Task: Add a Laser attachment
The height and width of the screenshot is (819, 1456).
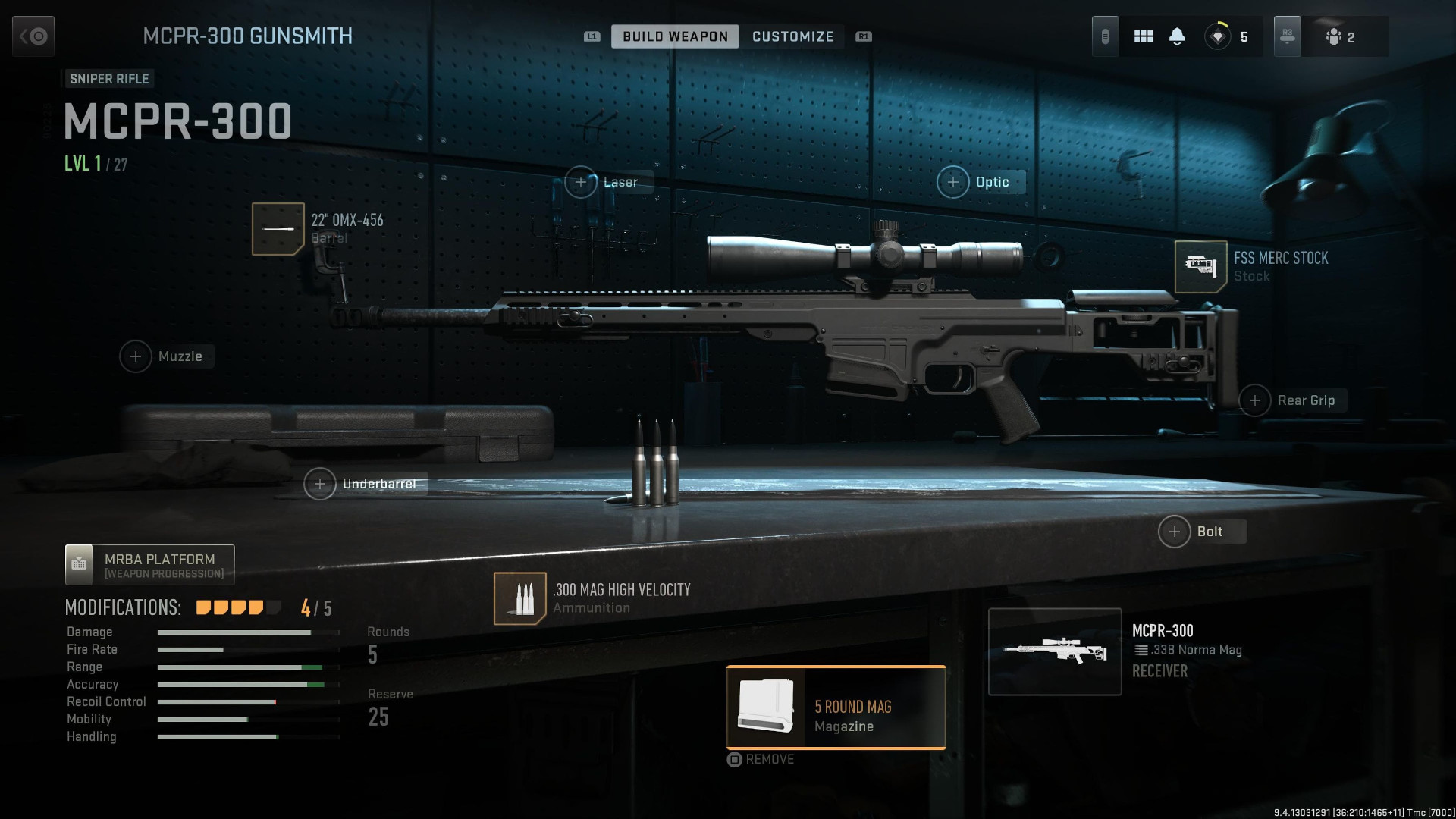Action: pyautogui.click(x=582, y=182)
